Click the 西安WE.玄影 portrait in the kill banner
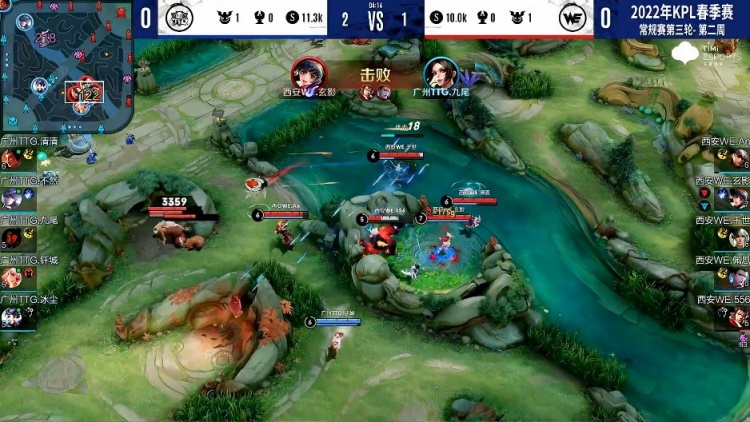Viewport: 750px width, 422px height. 307,73
